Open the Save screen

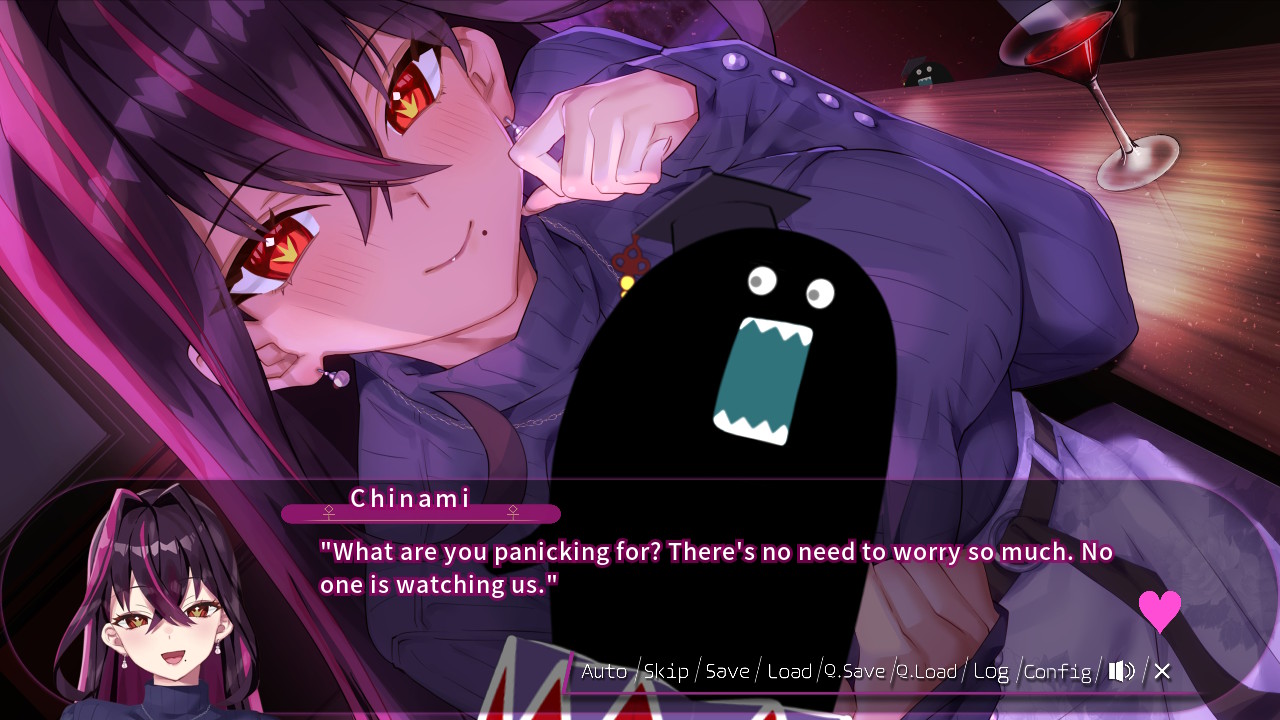pos(728,671)
